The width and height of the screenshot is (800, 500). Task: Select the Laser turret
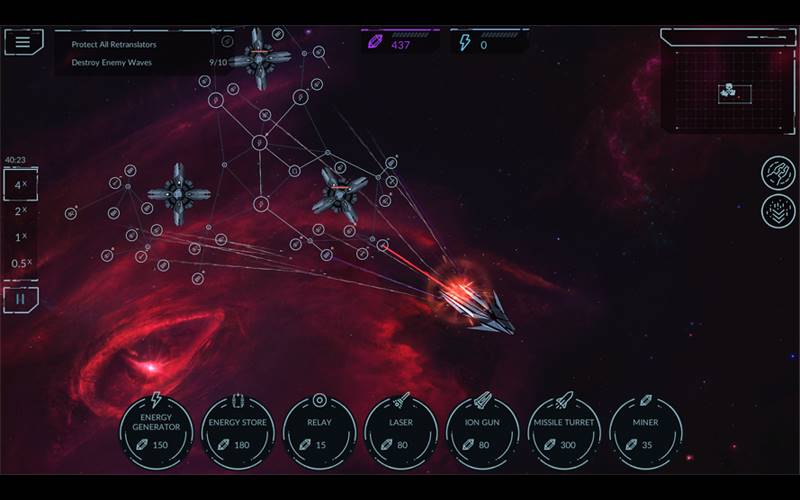(x=401, y=431)
